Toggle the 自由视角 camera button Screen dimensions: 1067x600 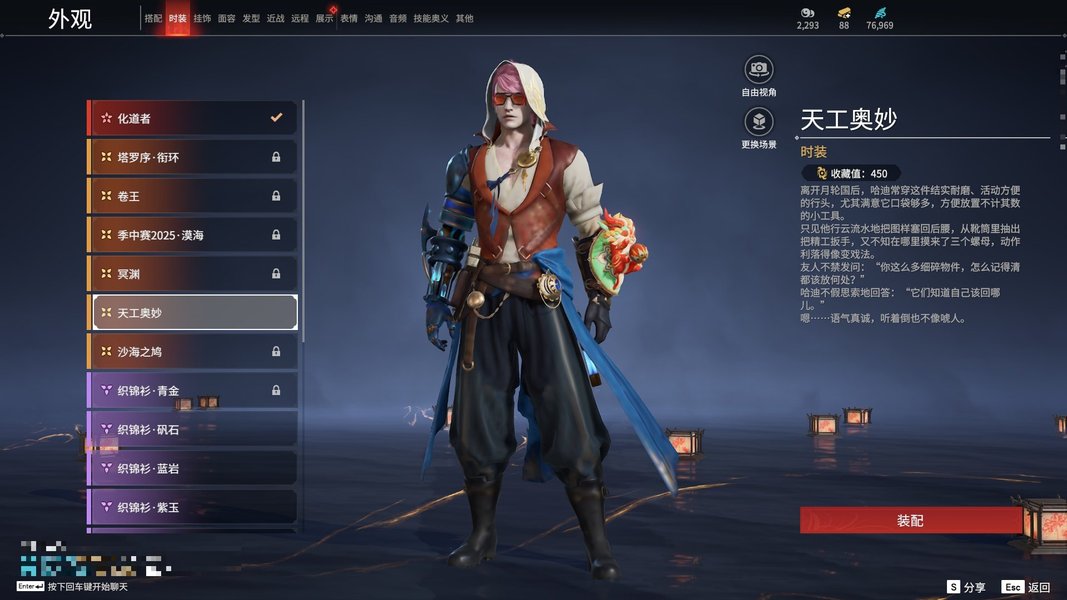(x=759, y=70)
